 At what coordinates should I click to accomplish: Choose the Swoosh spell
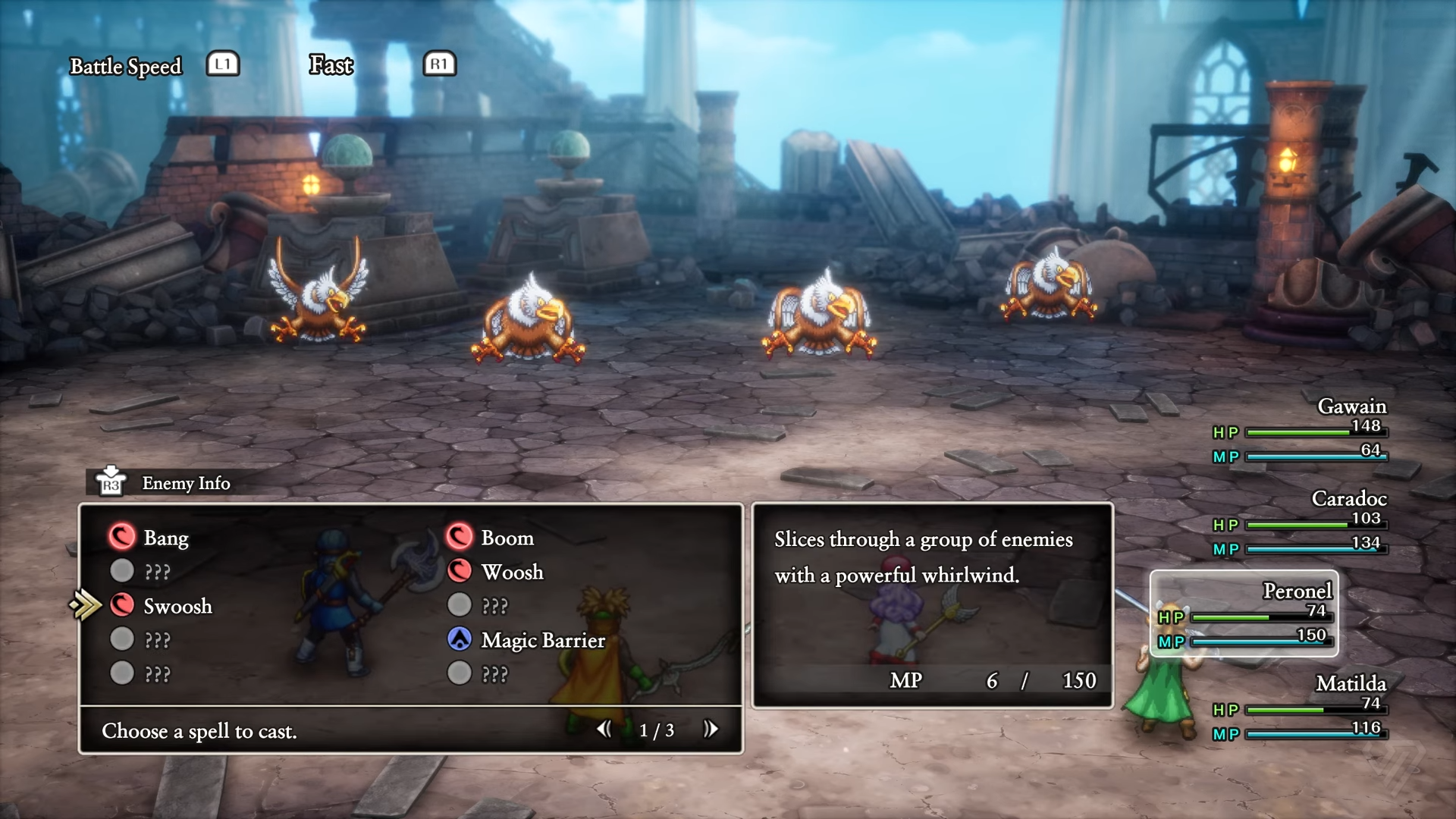point(177,606)
